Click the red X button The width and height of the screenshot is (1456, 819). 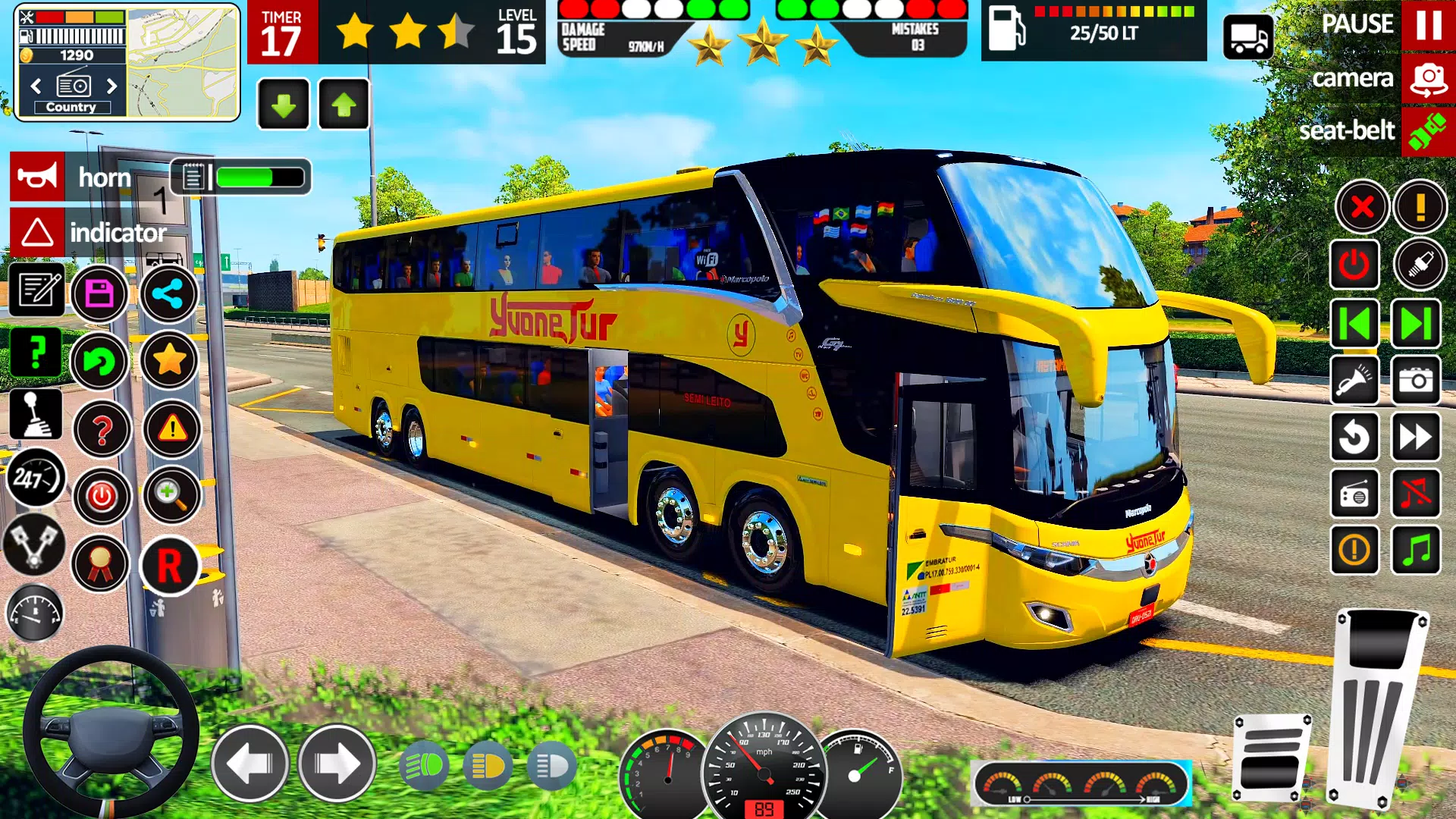click(1362, 206)
